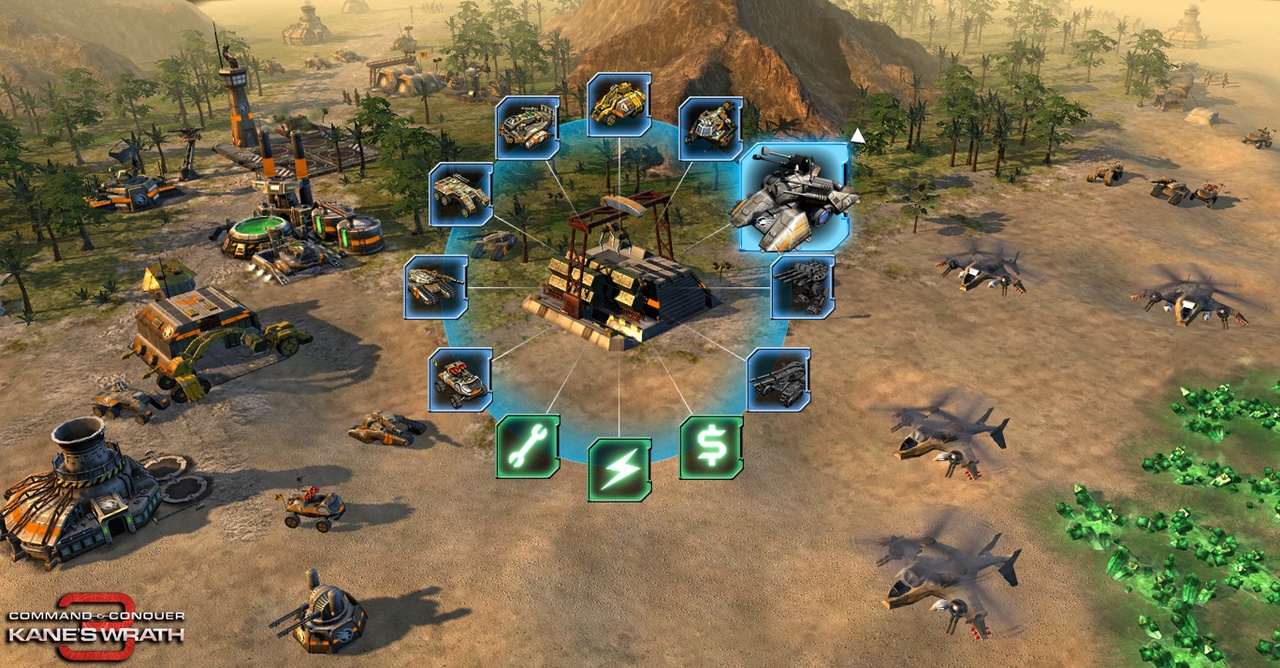Screen dimensions: 1280x668
Task: Activate the green lightning bolt power button
Action: (x=619, y=469)
